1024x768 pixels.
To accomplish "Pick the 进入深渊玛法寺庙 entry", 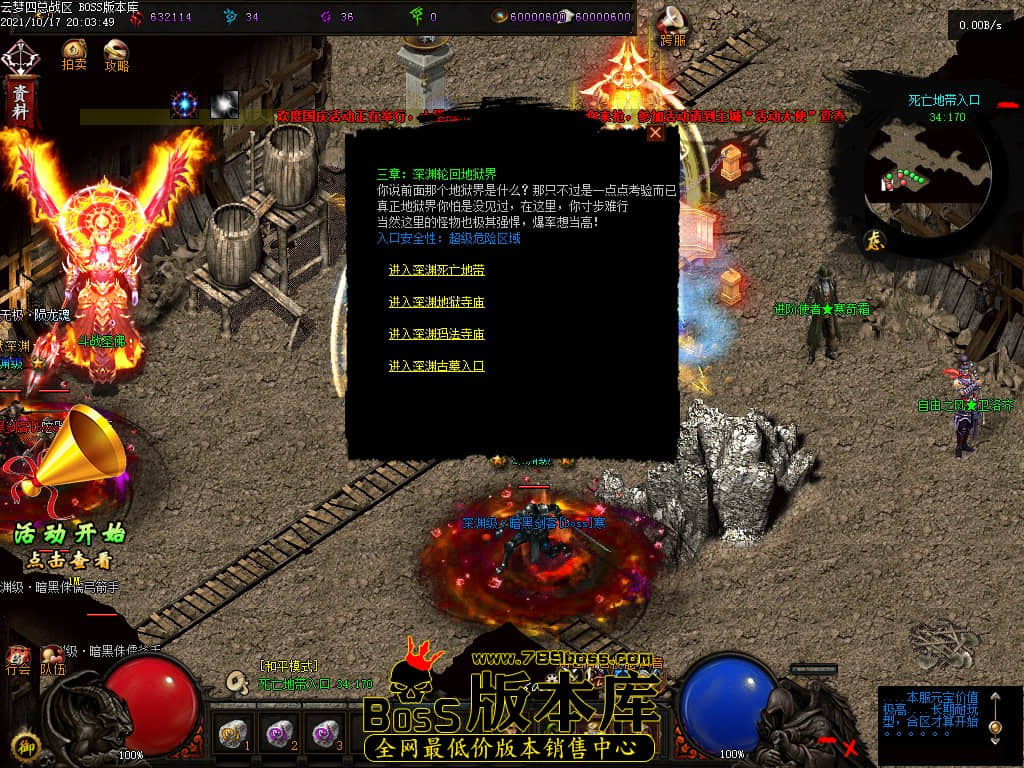I will point(436,334).
